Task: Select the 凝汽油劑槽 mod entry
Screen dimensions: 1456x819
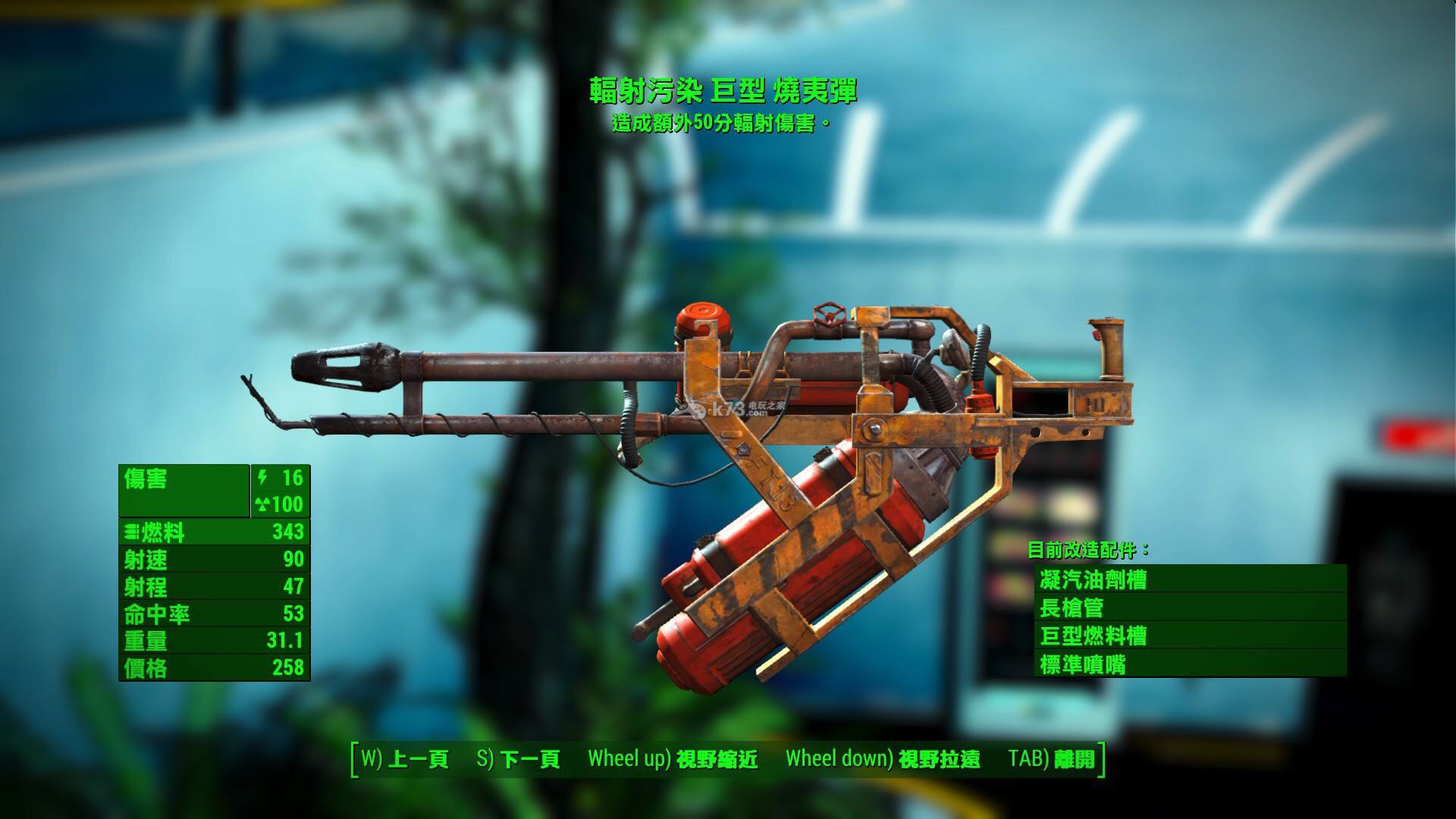Action: click(x=1189, y=580)
